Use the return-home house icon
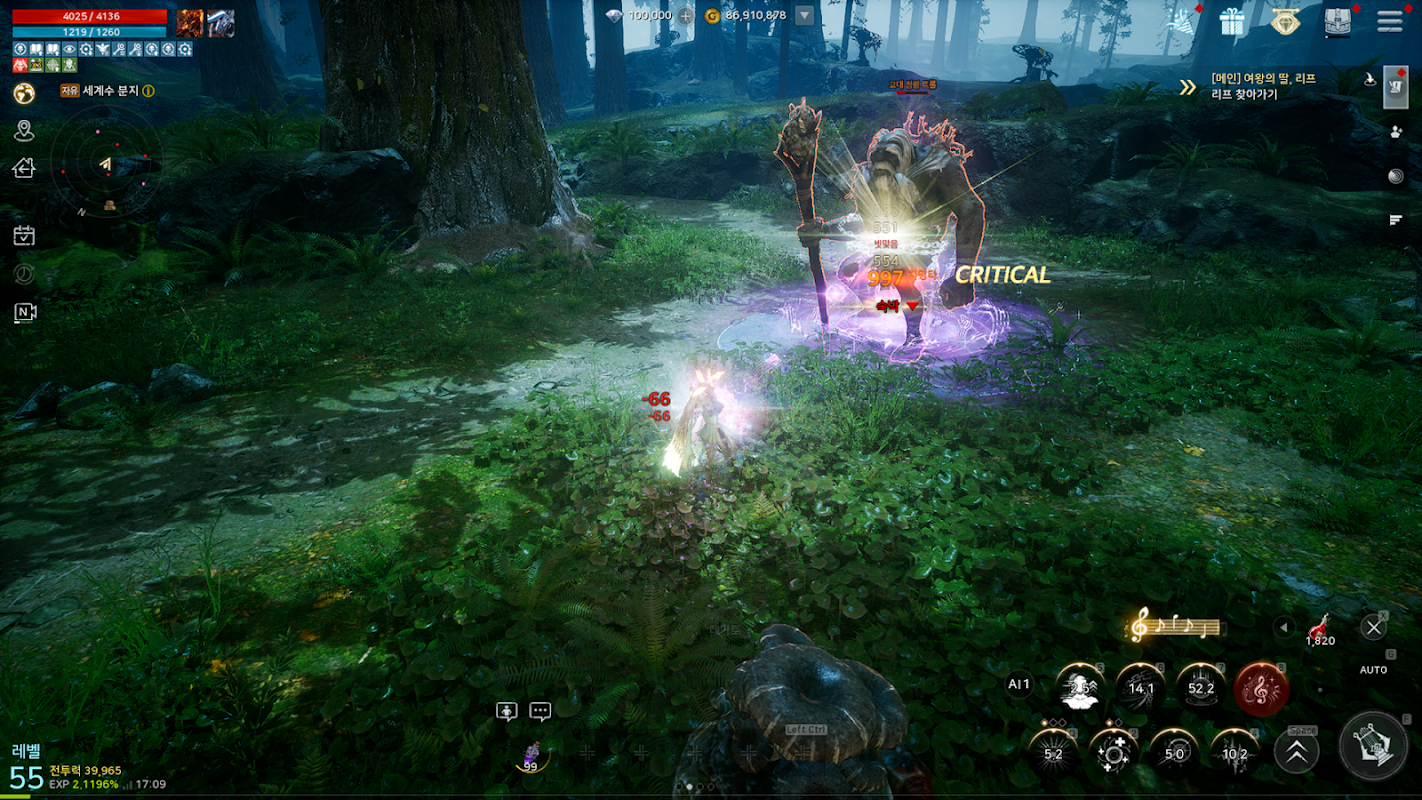 pos(24,168)
